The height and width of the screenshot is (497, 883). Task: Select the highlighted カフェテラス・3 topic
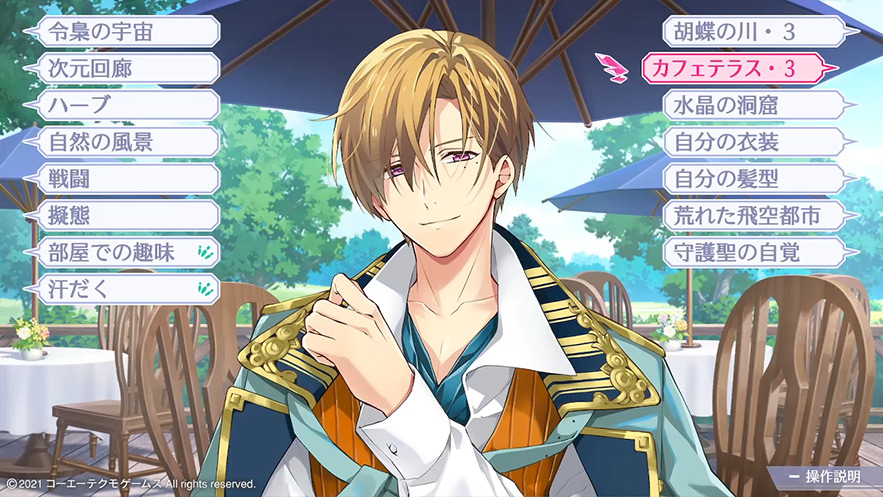tap(733, 68)
